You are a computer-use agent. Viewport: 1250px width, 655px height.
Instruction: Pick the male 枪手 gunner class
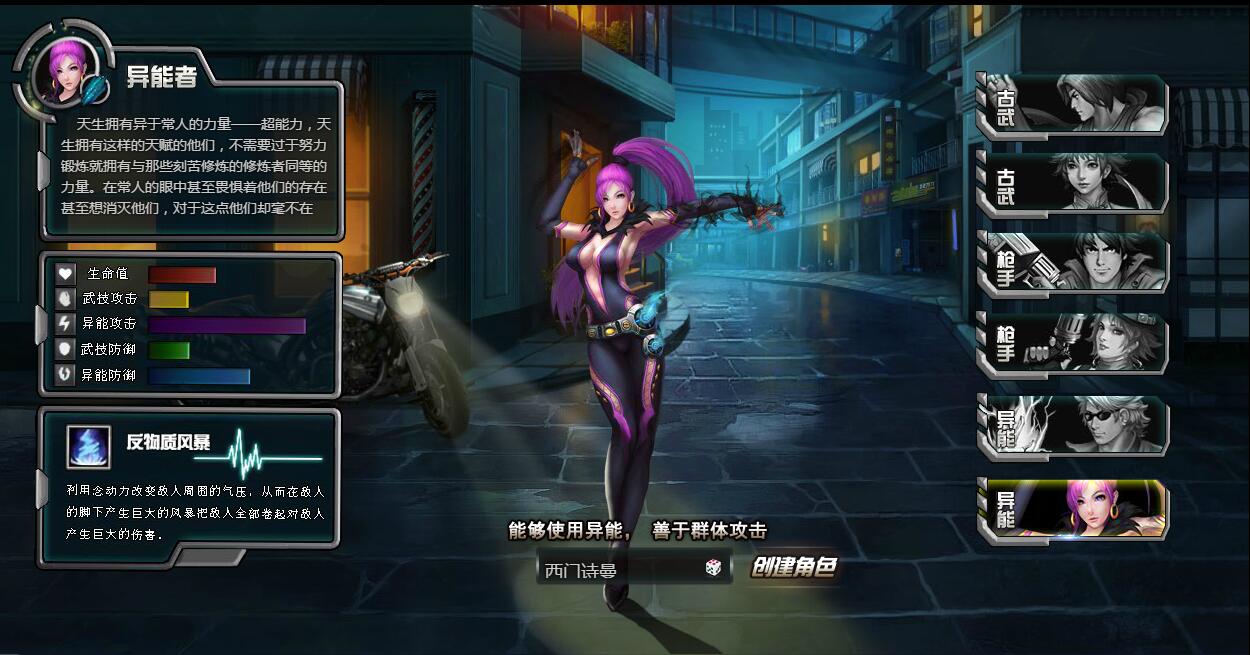tap(1075, 263)
